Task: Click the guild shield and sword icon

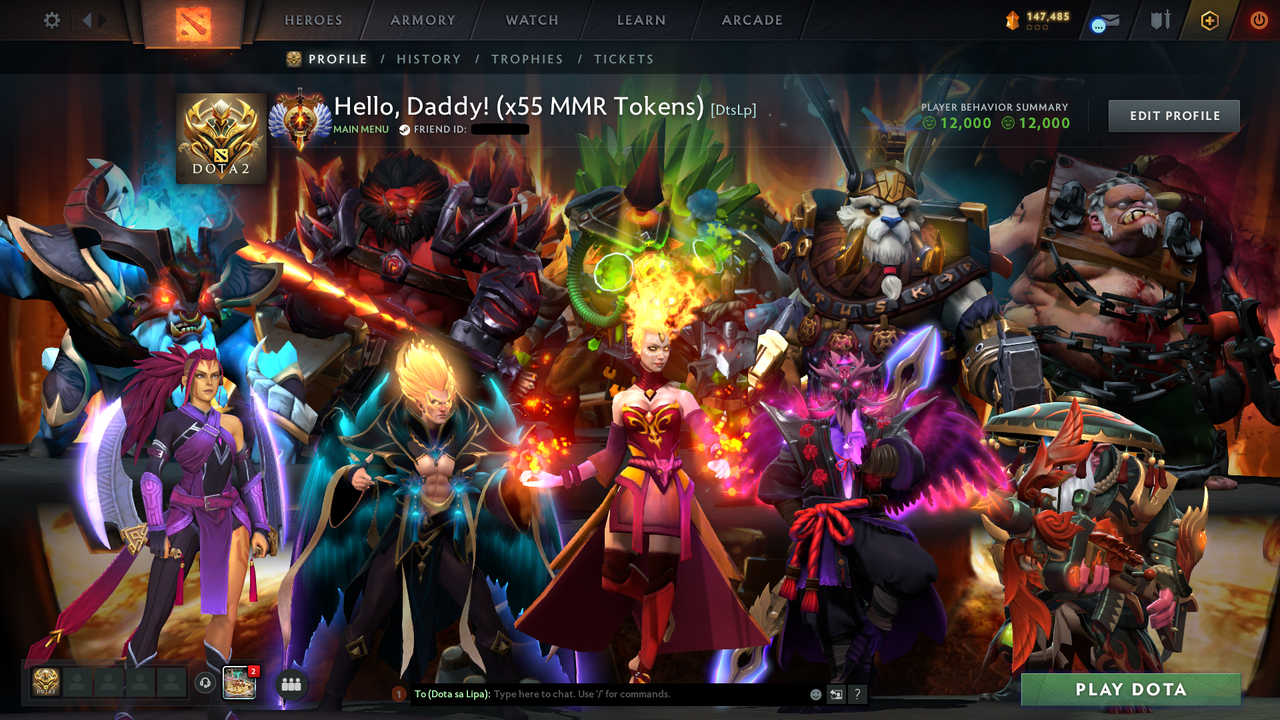Action: [1160, 19]
